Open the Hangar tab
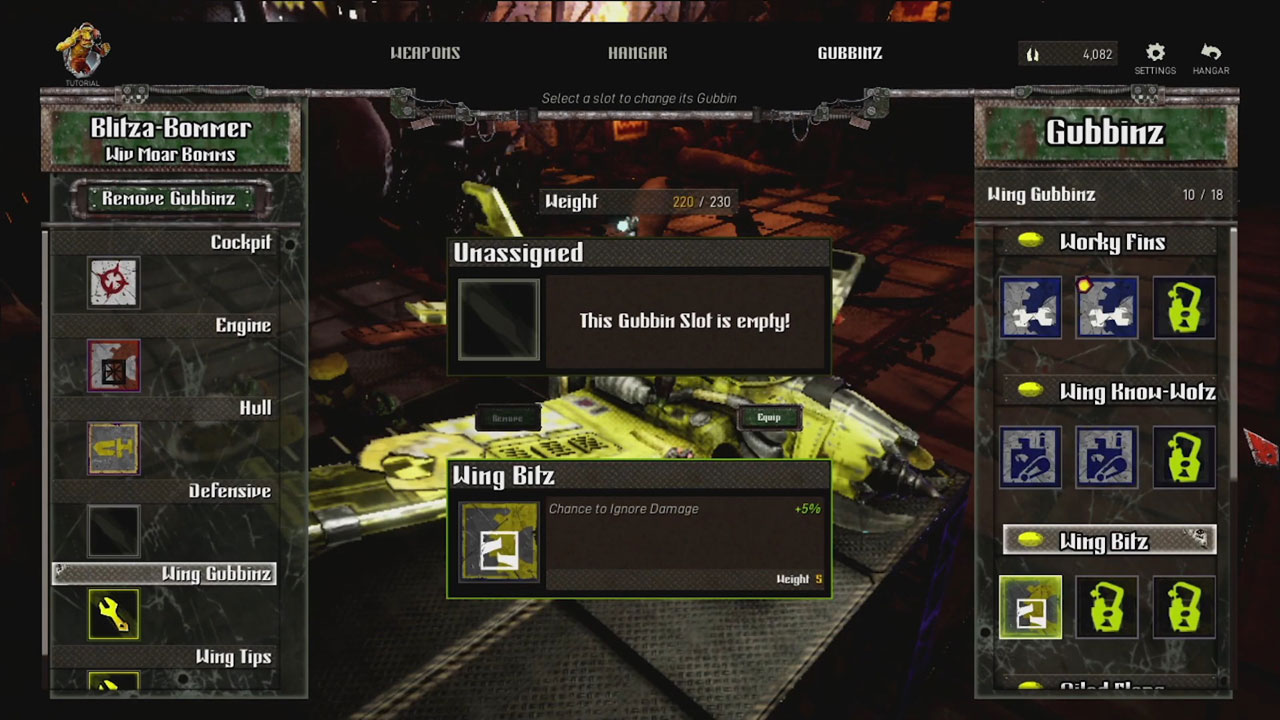 point(637,53)
